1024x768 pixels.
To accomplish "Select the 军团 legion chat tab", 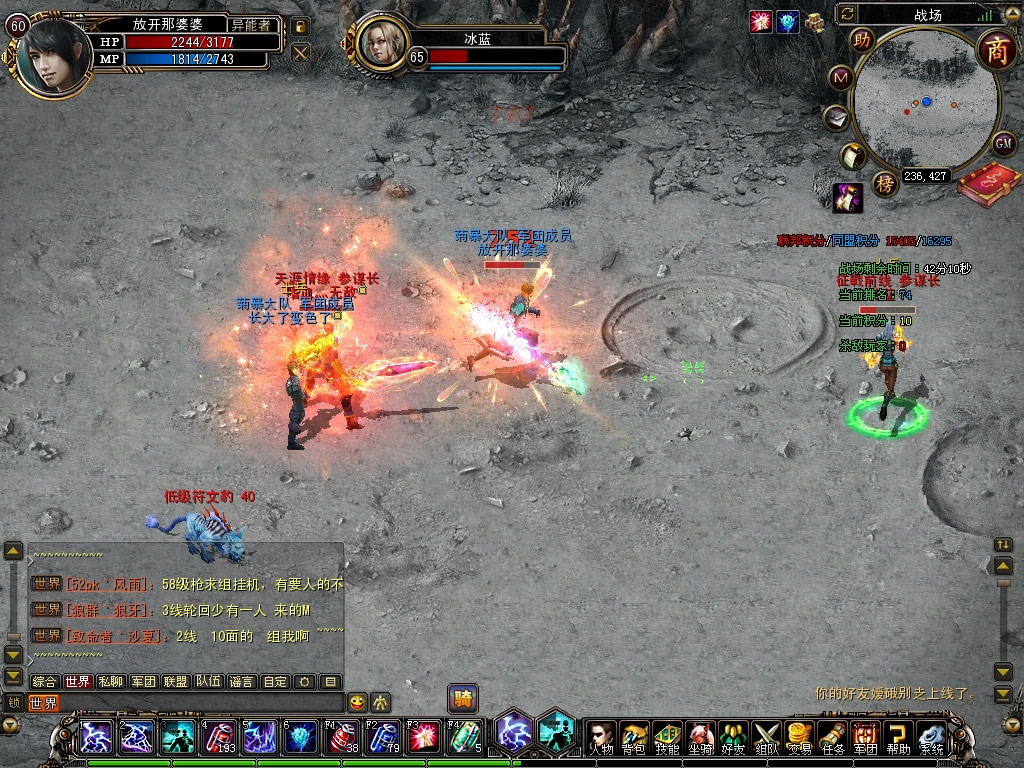I will (x=143, y=682).
